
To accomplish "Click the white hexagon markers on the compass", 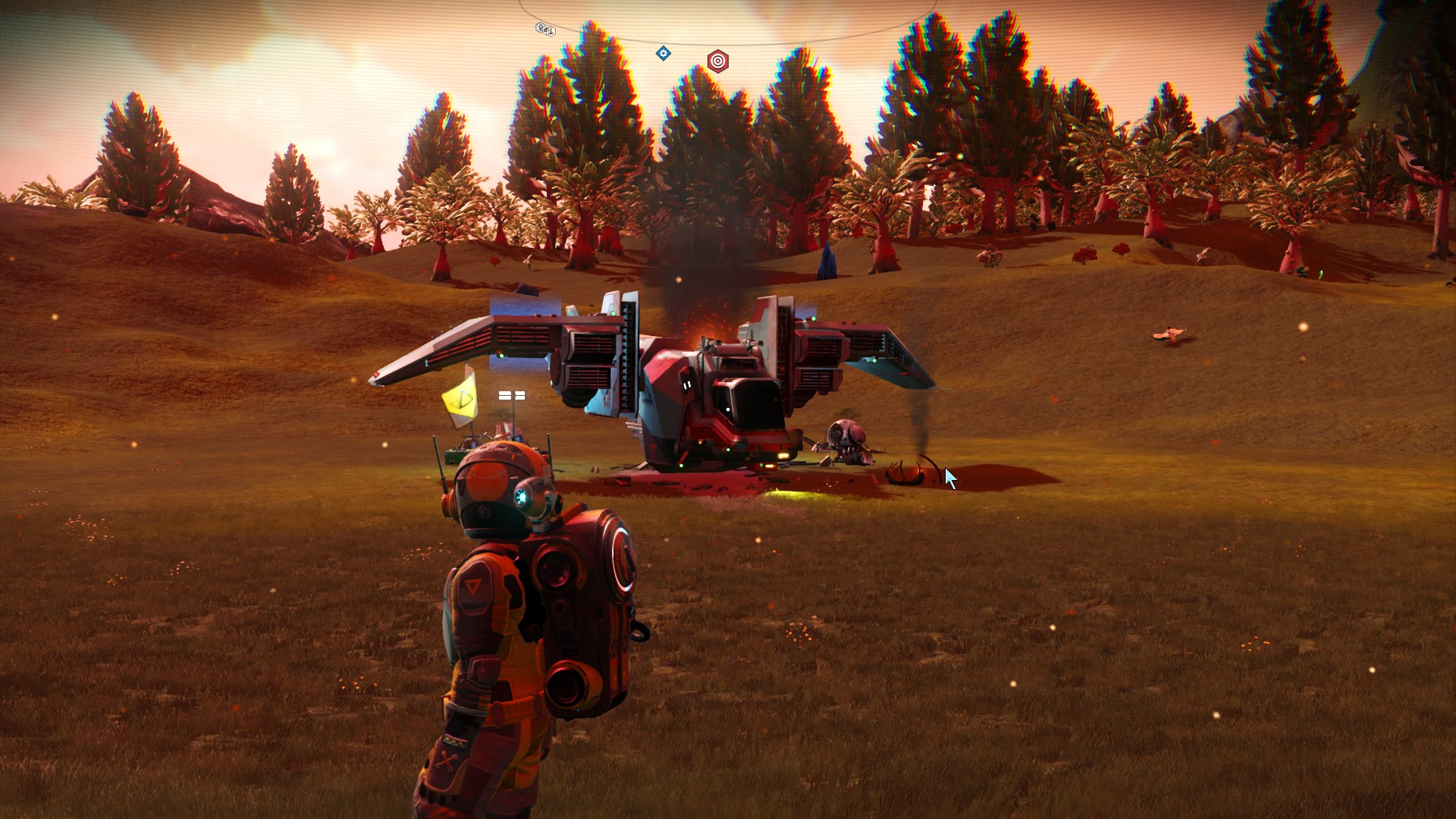I will click(545, 30).
